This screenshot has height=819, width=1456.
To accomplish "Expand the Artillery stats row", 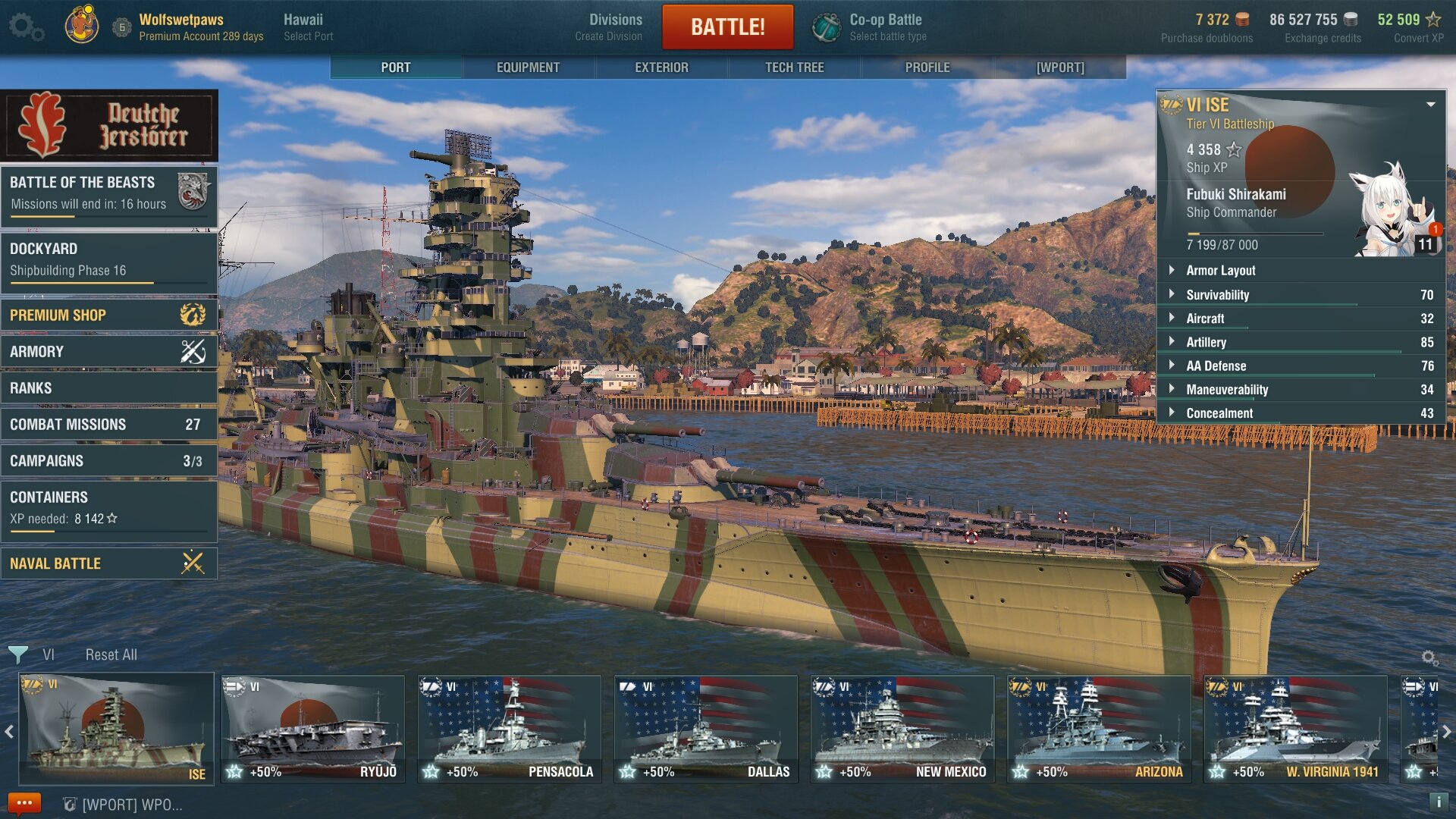I will (1206, 342).
